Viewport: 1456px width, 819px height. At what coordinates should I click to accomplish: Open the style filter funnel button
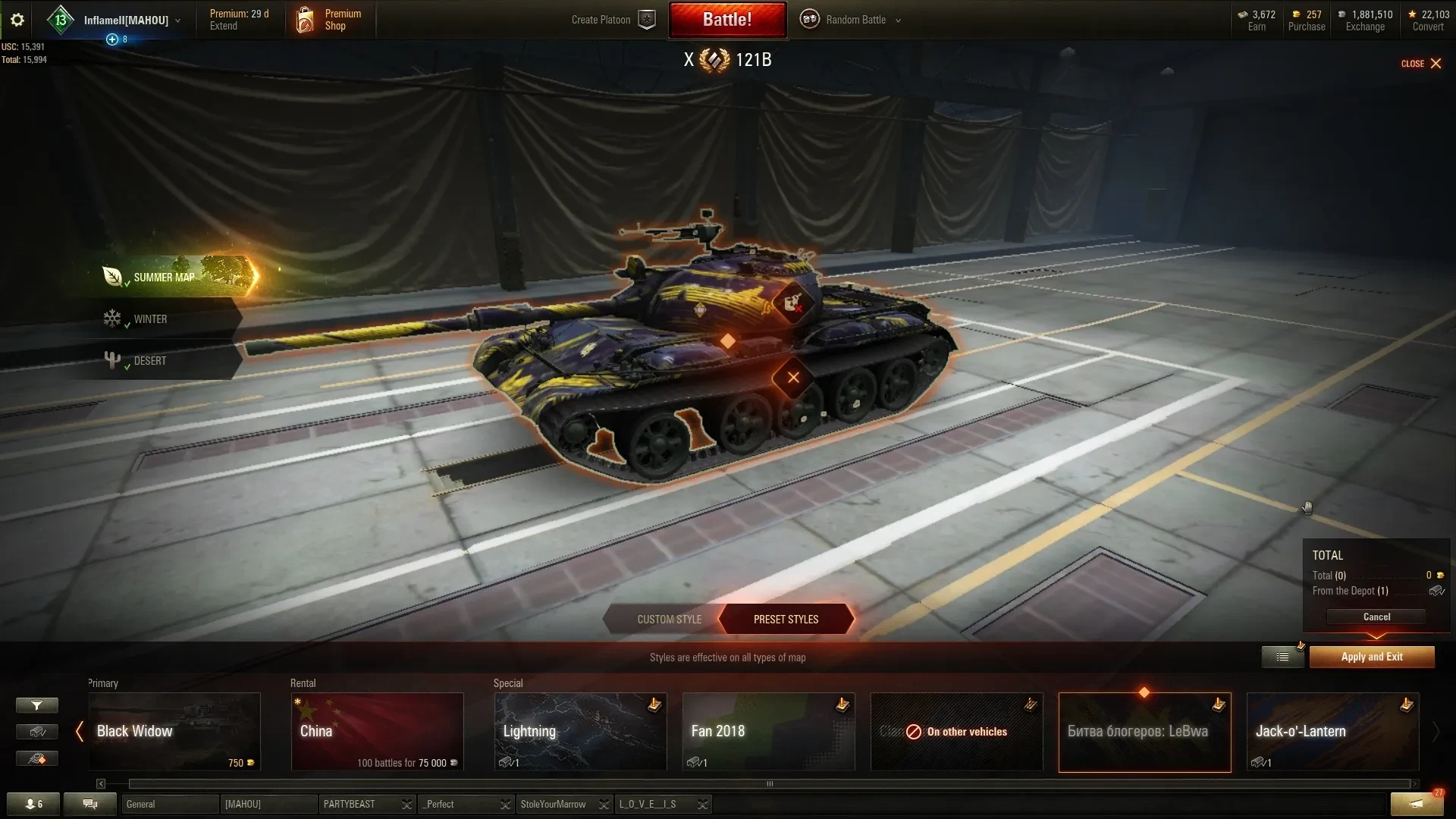36,705
